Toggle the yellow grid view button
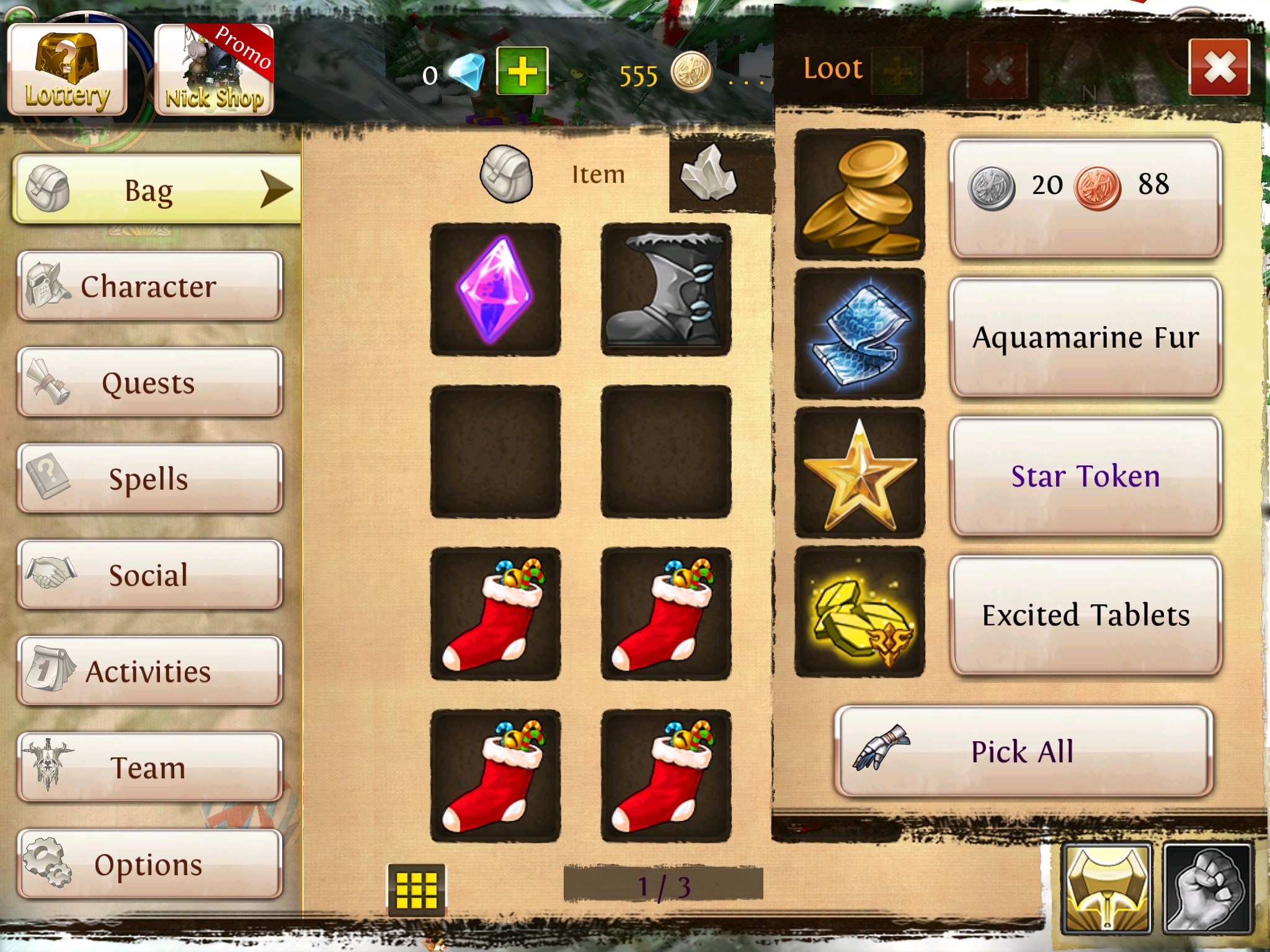The width and height of the screenshot is (1270, 952). (417, 889)
